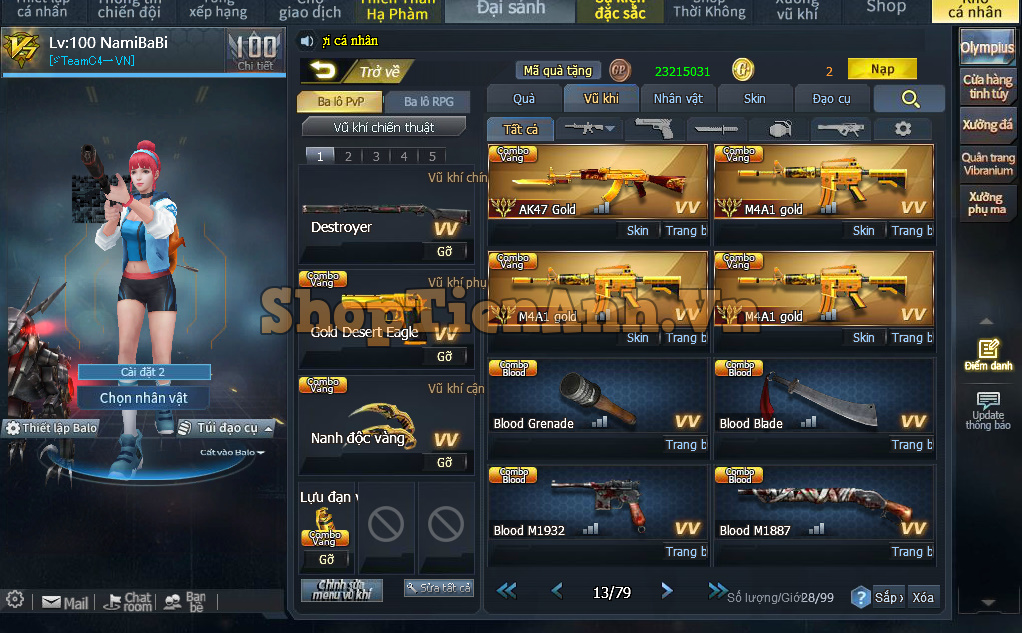Select the Blood M1887 shotgun
Screen dimensions: 1022x633
[824, 504]
